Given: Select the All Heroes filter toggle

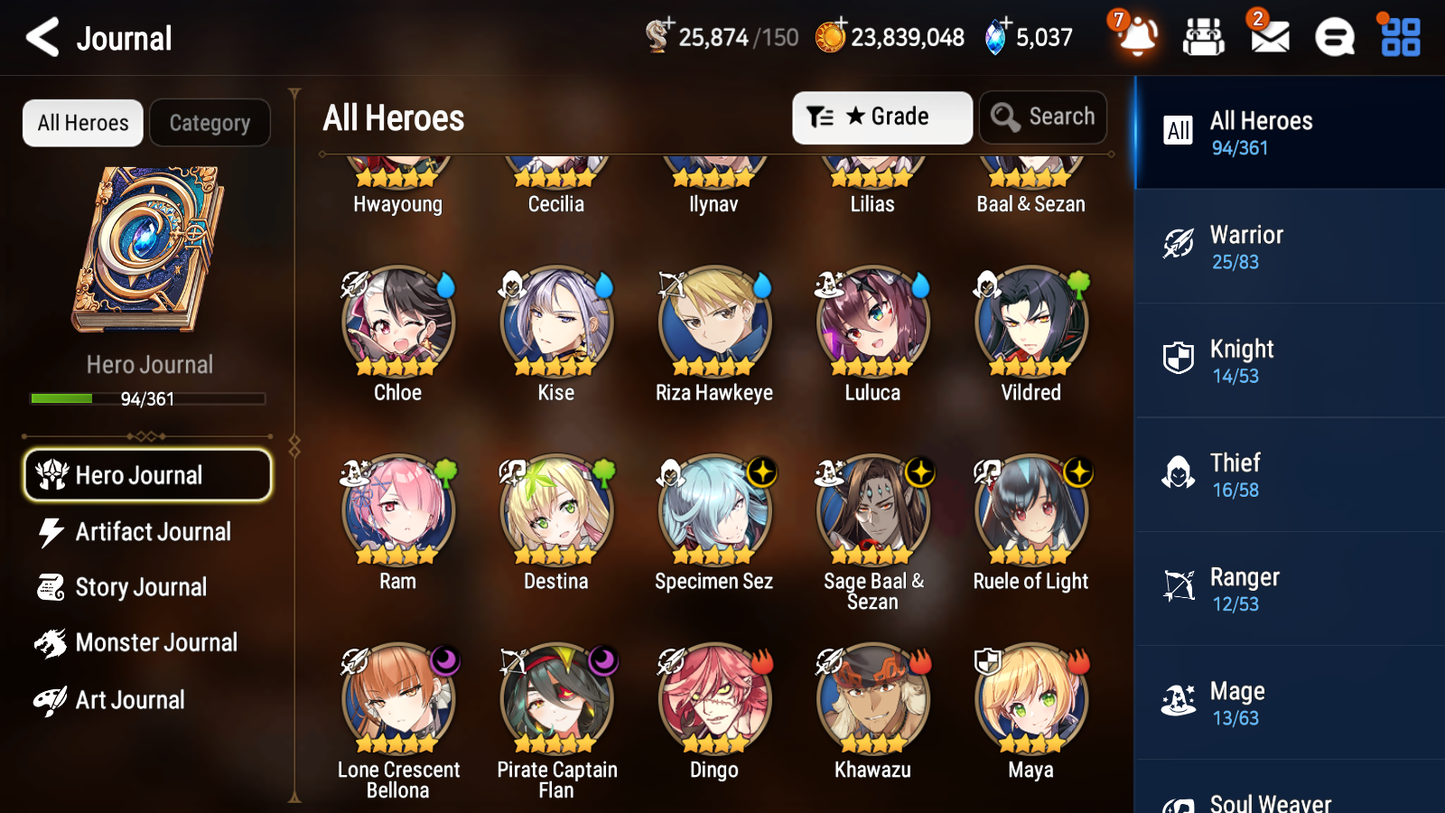Looking at the screenshot, I should coord(82,123).
